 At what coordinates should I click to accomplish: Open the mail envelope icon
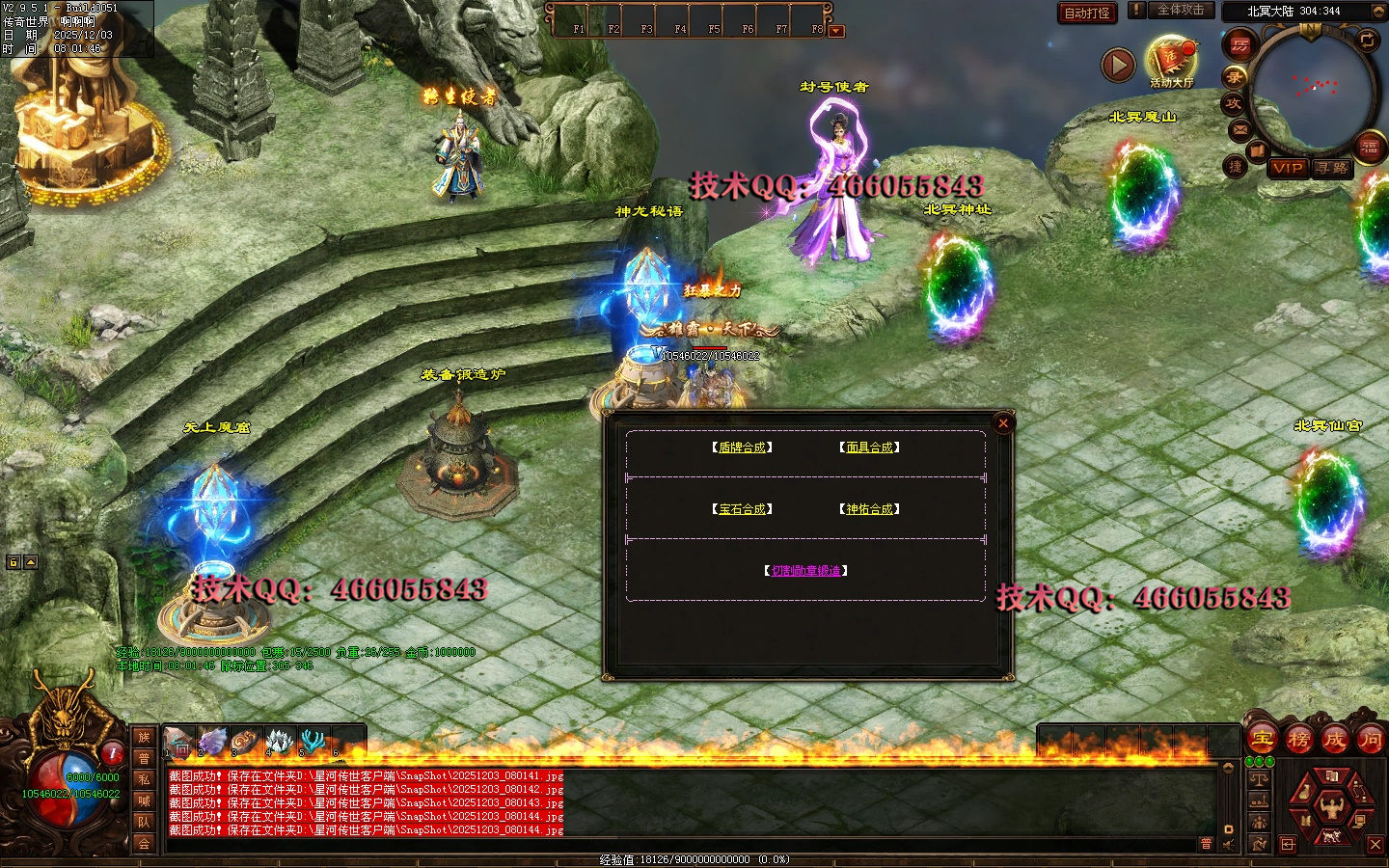click(x=1240, y=129)
